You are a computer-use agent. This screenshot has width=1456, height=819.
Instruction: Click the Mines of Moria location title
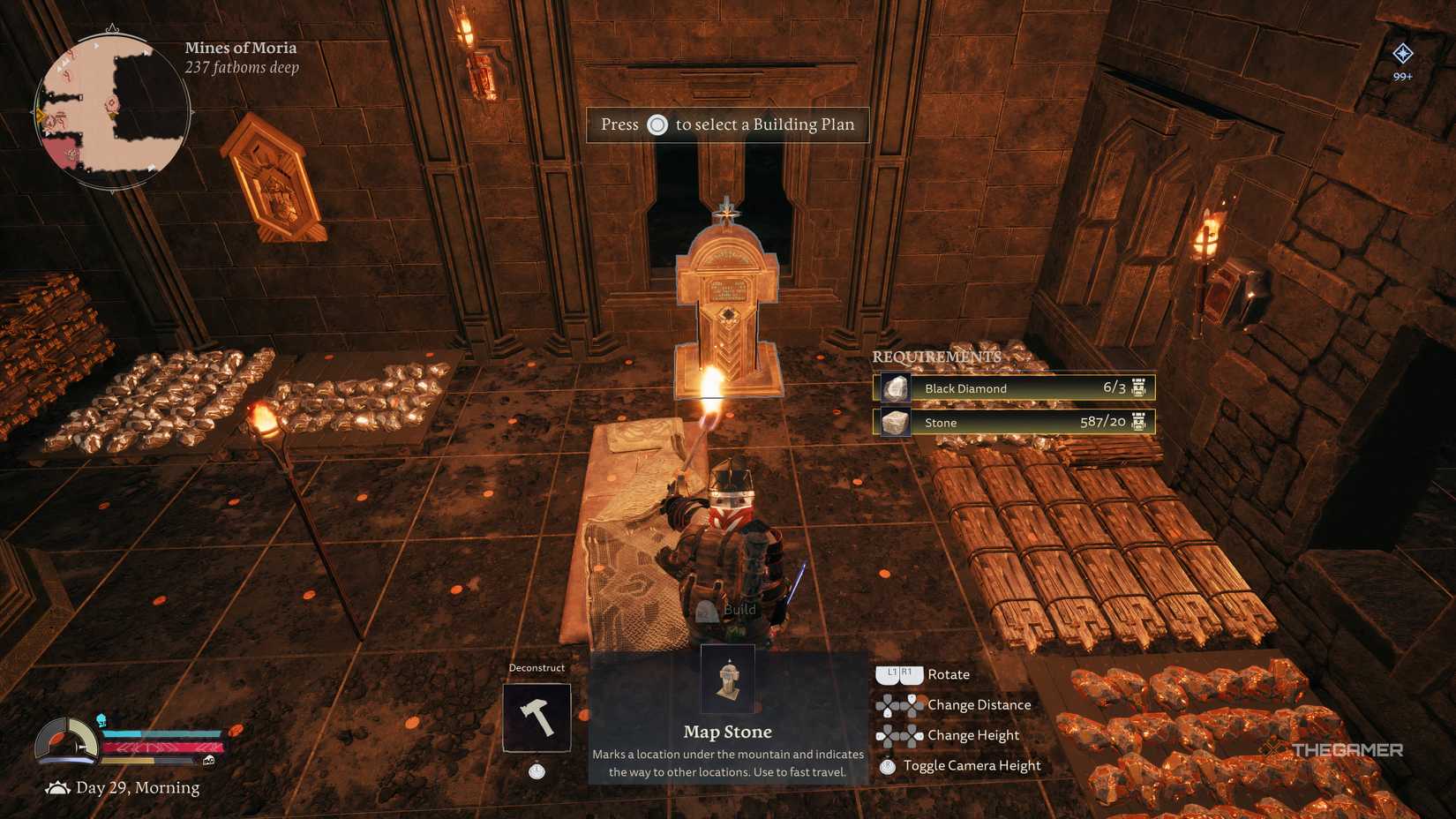click(x=240, y=47)
